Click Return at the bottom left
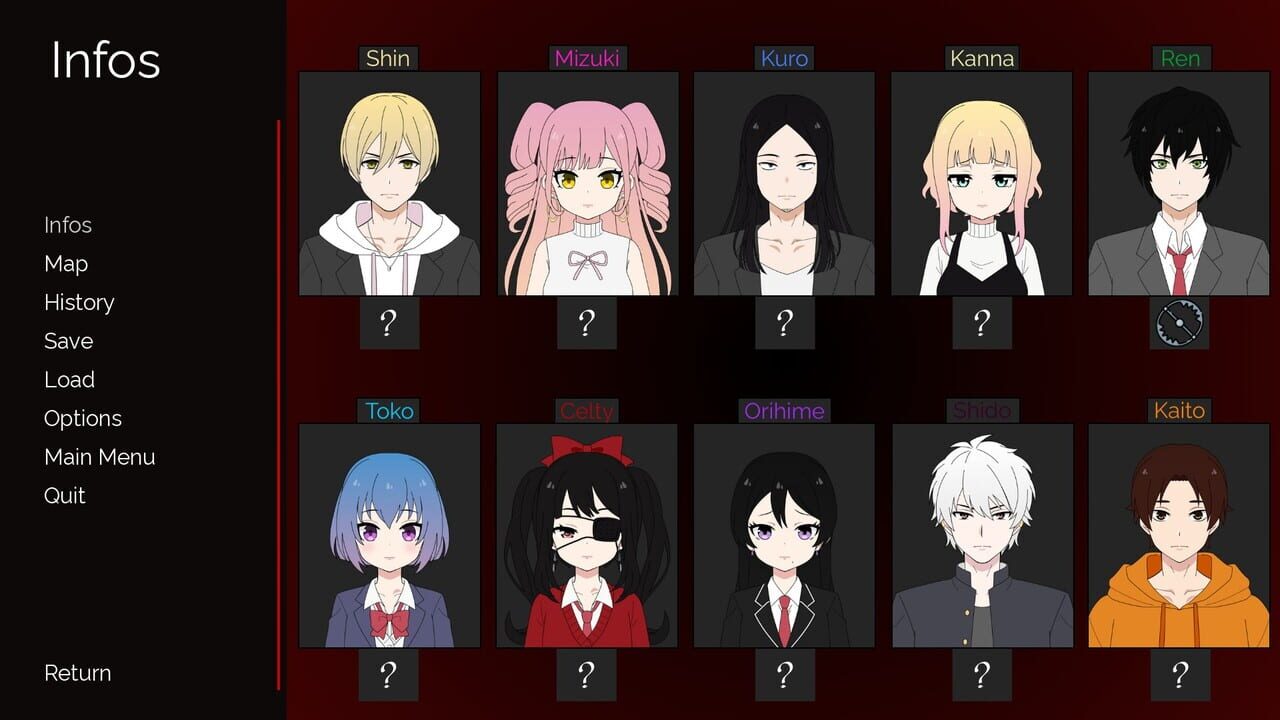This screenshot has height=720, width=1280. coord(76,673)
